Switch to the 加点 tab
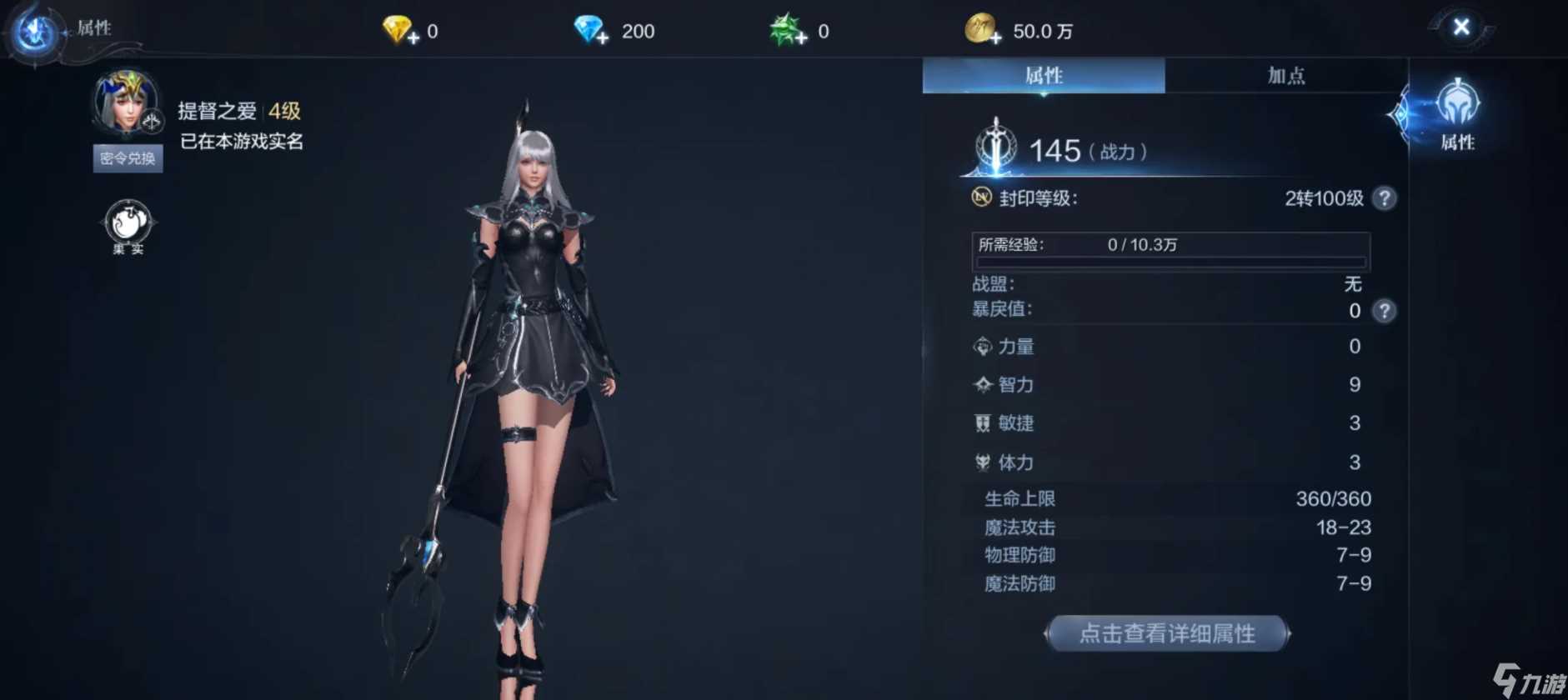This screenshot has width=1568, height=700. [1286, 75]
